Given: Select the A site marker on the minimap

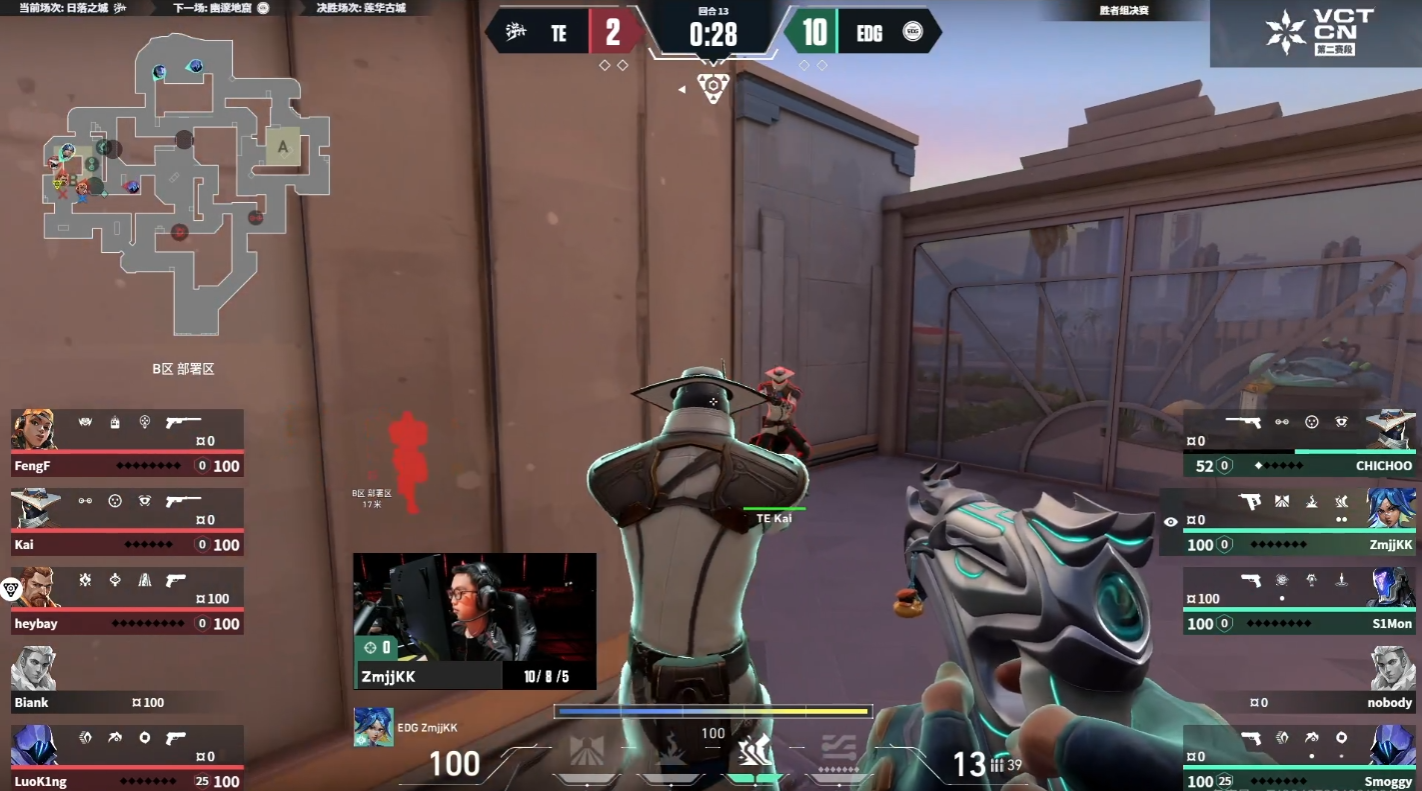Looking at the screenshot, I should (283, 147).
